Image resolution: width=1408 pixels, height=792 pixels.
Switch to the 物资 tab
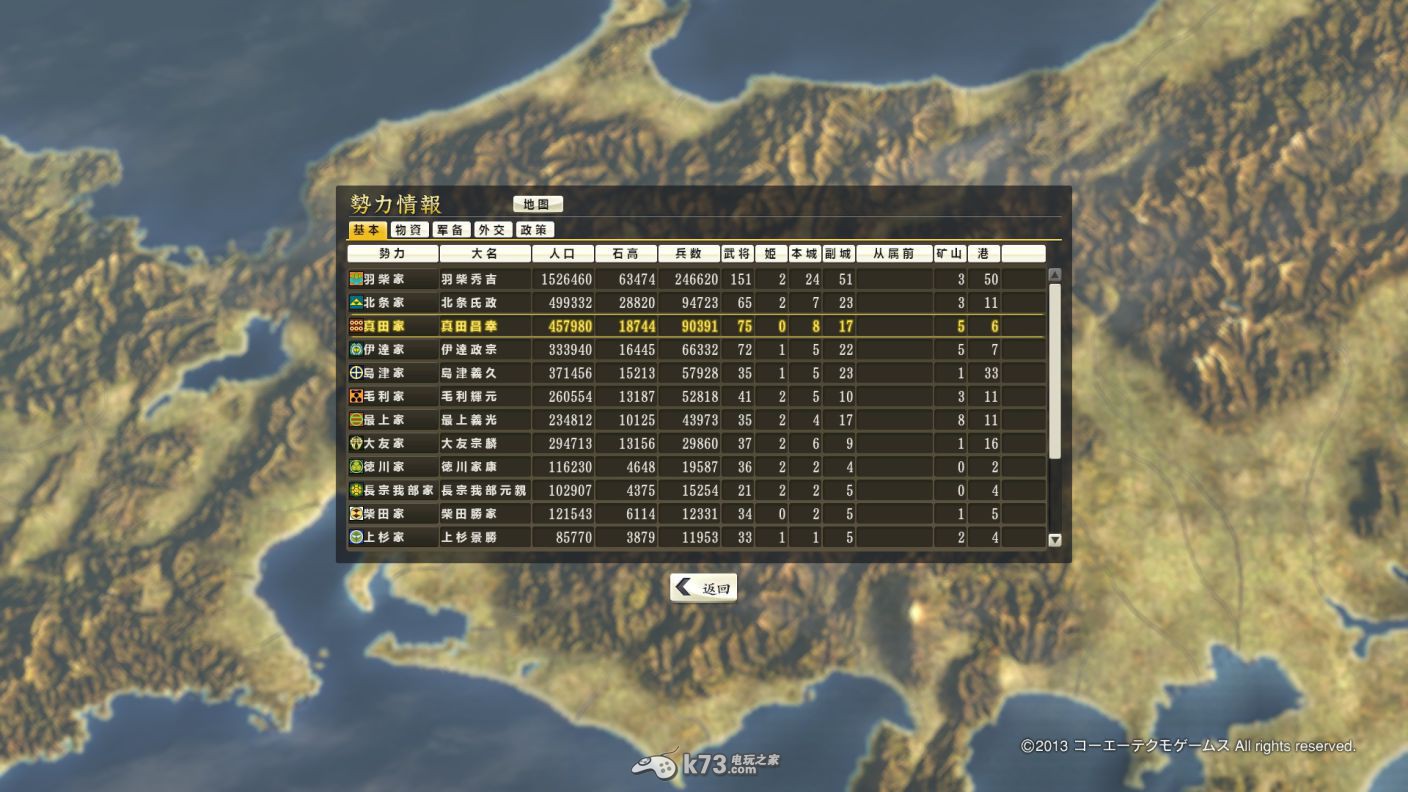[x=409, y=230]
